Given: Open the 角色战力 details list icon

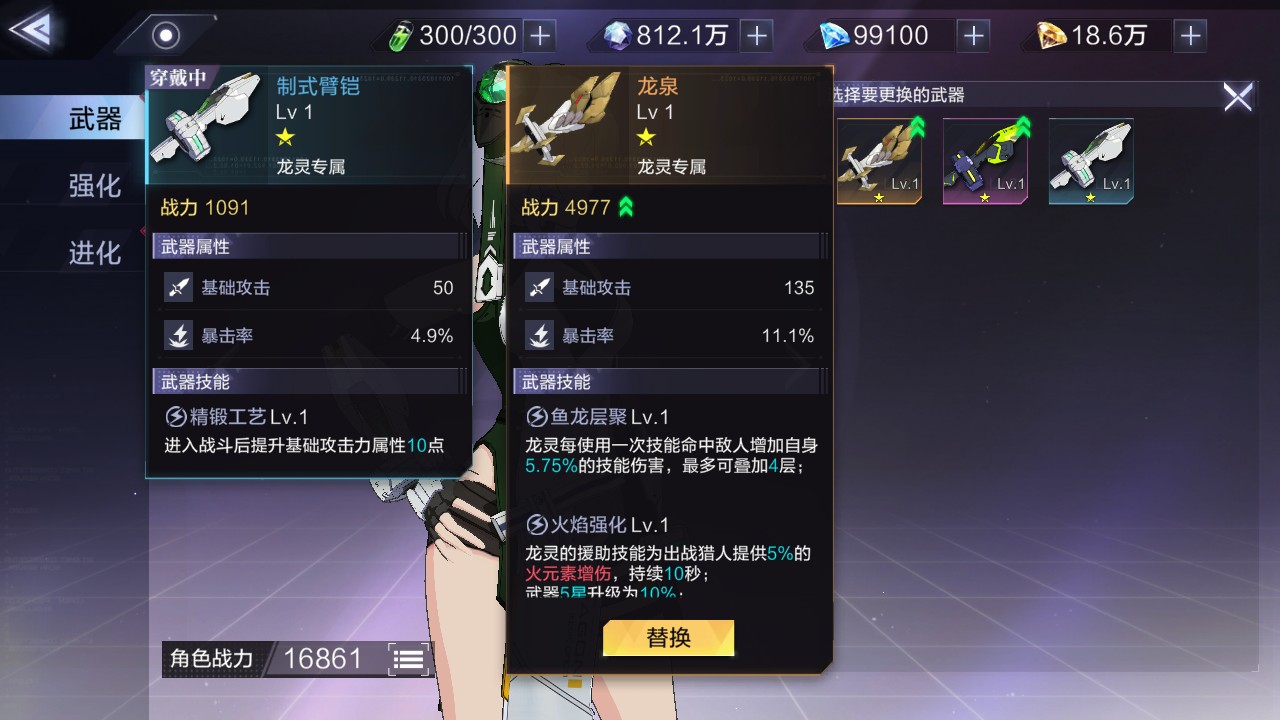Looking at the screenshot, I should [409, 659].
